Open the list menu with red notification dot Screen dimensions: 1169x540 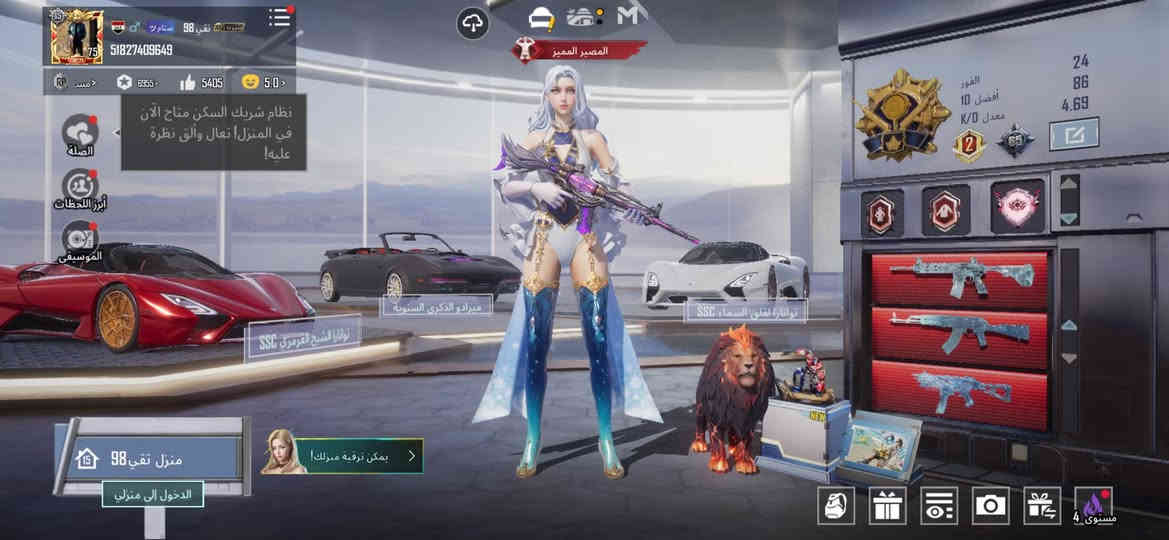click(280, 18)
